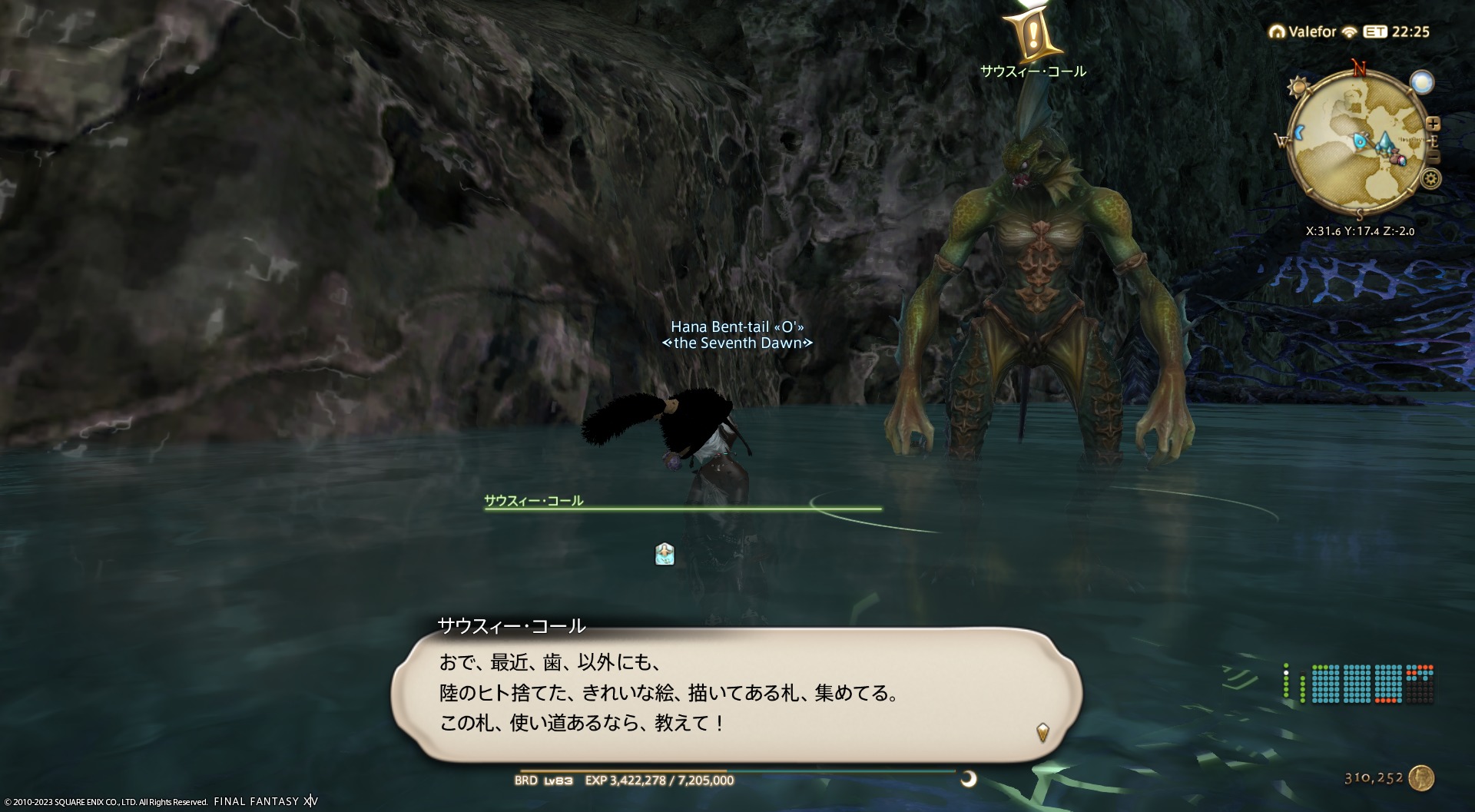Zoom out the minimap with minus button

click(x=1433, y=158)
